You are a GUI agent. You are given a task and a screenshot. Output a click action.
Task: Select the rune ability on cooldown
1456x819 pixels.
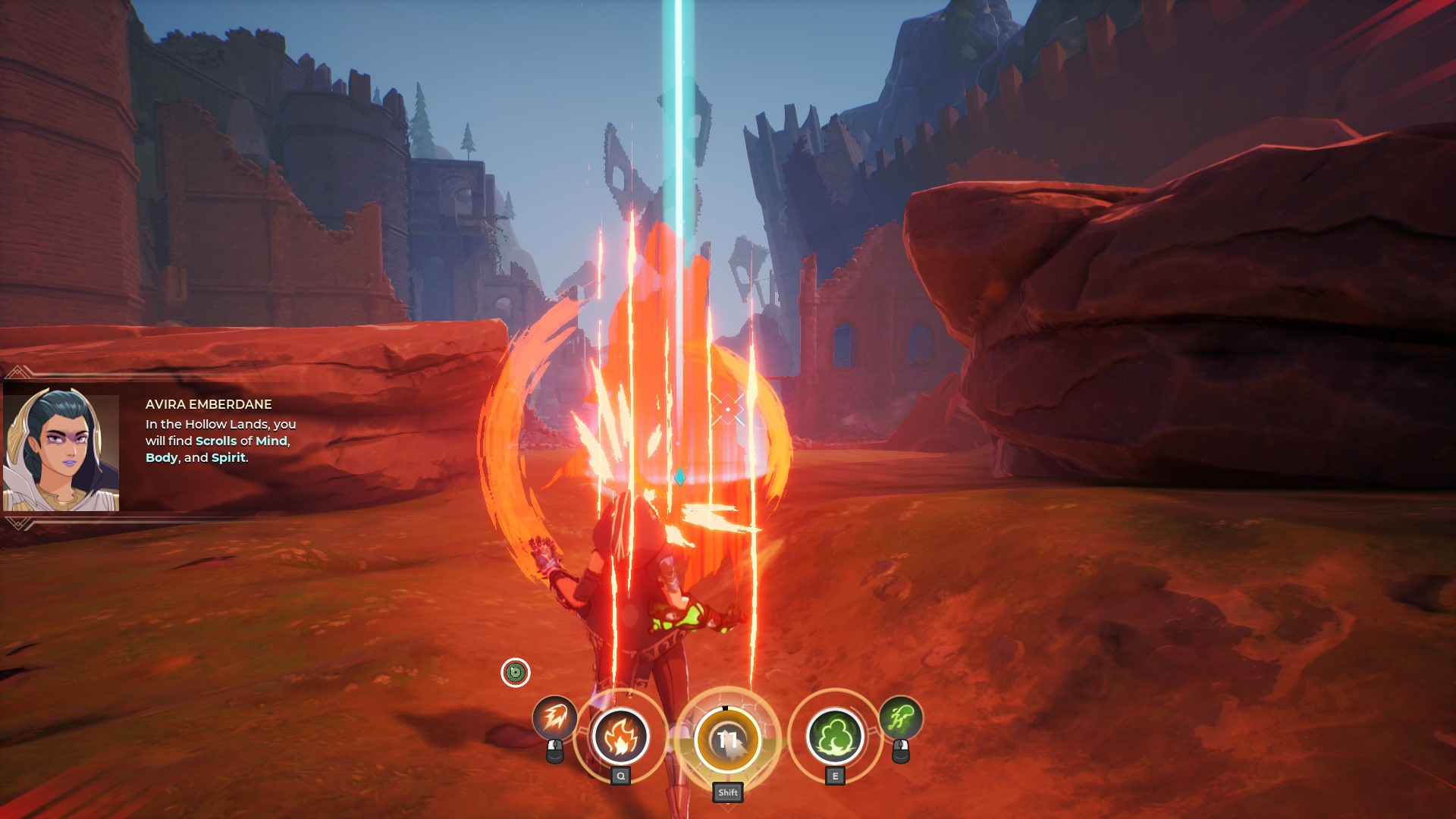click(727, 739)
